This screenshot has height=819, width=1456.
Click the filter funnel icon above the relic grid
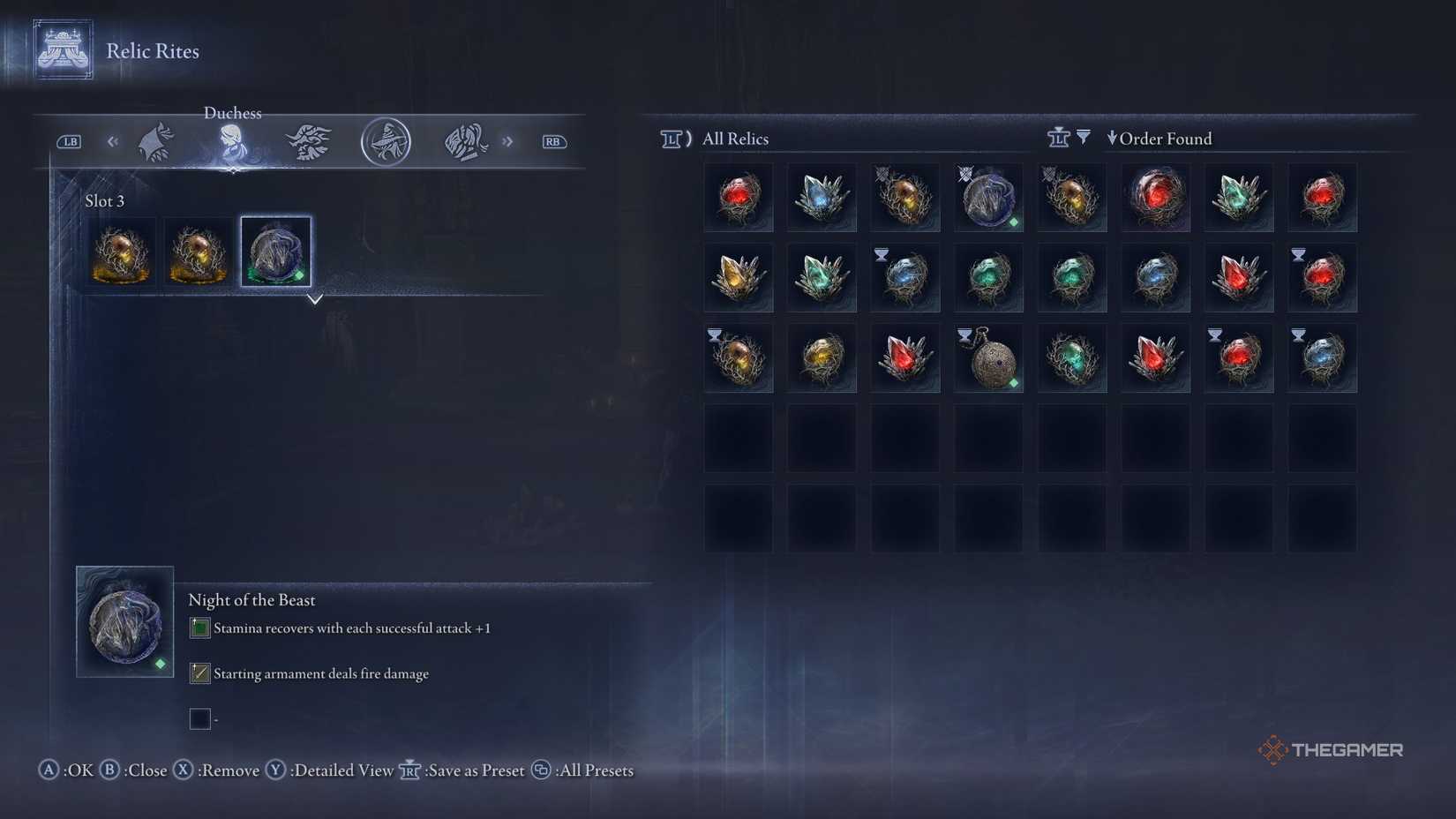(x=1083, y=137)
